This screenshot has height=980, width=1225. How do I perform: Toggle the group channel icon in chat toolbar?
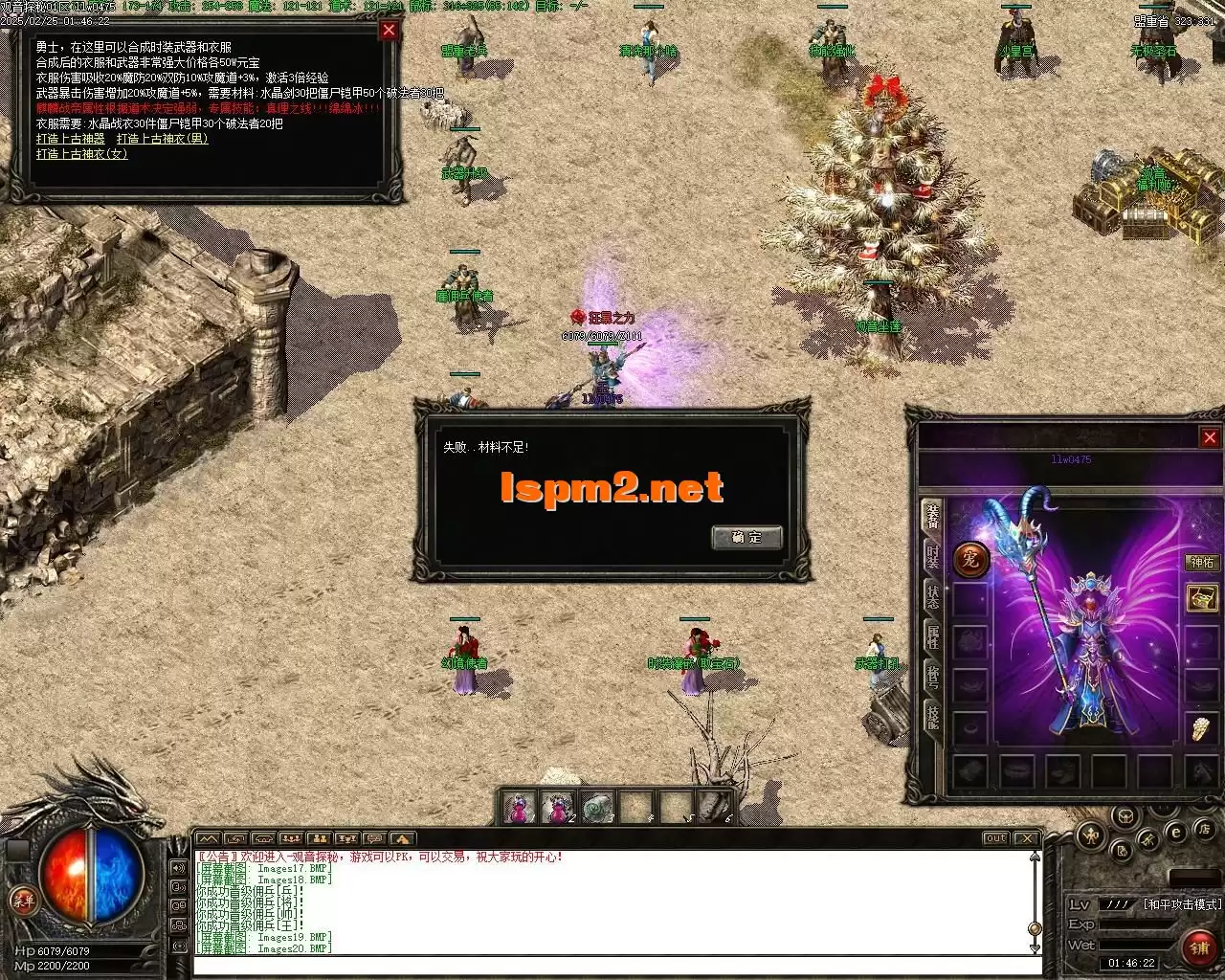coord(289,838)
